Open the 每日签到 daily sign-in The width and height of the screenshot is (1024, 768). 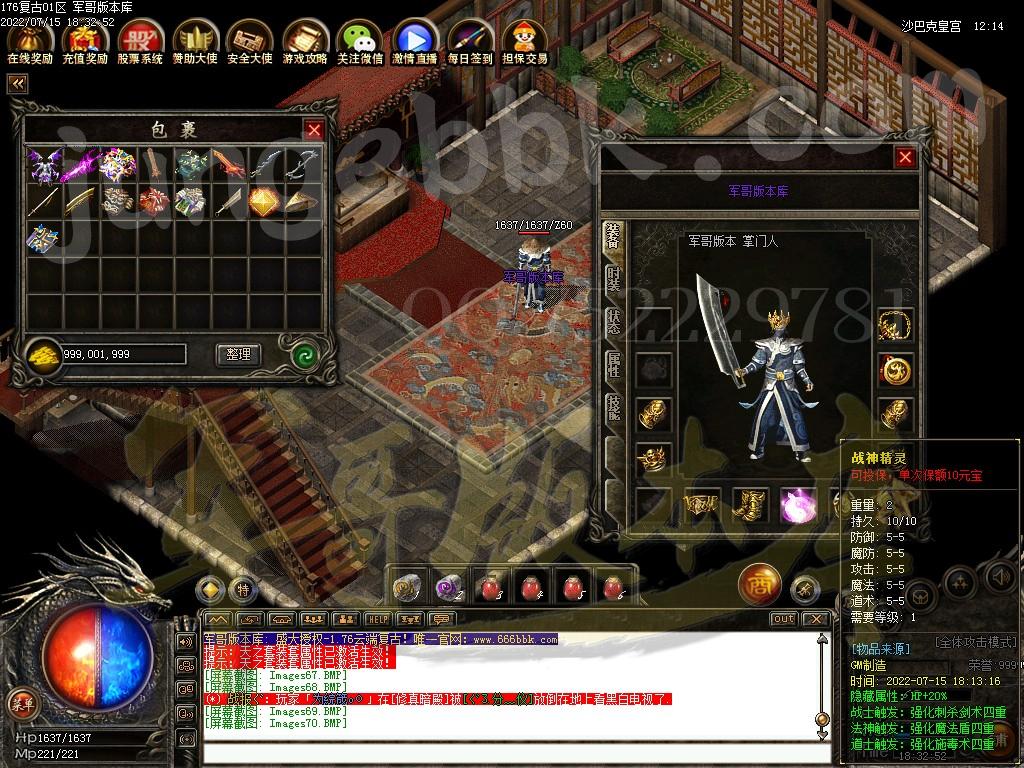tap(470, 40)
